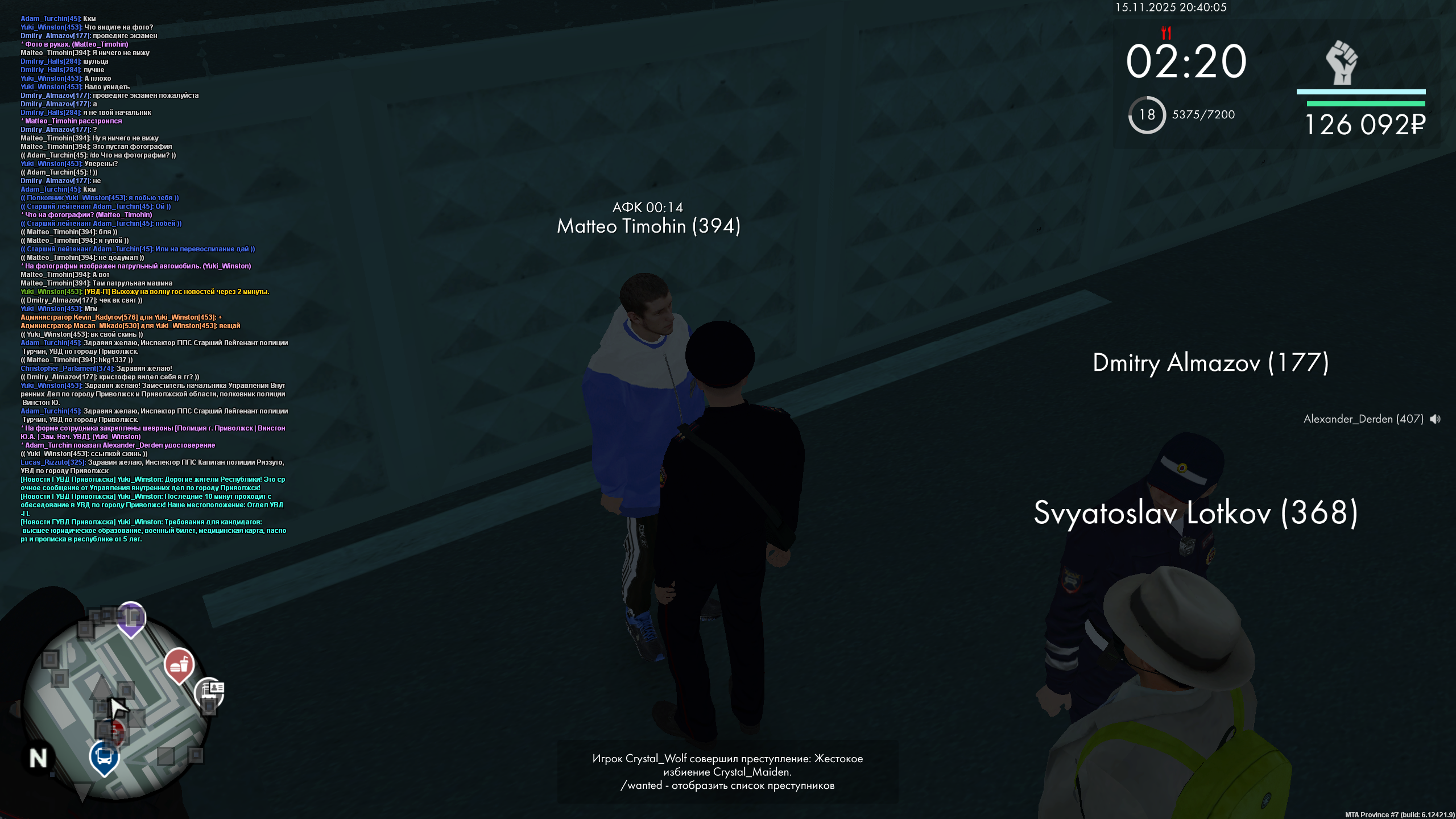
Task: Click the 02:20 game clock
Action: pyautogui.click(x=1187, y=61)
